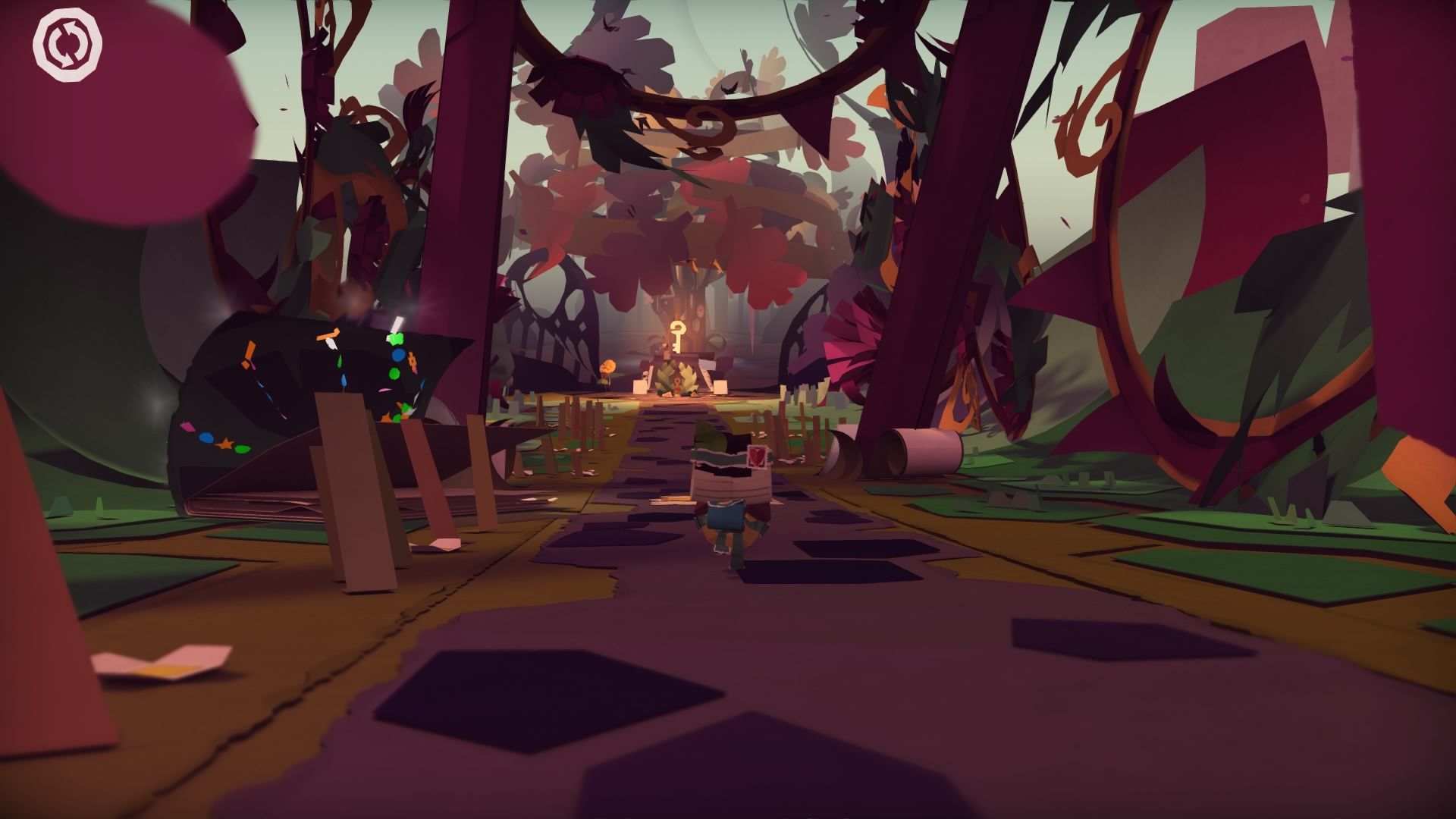Viewport: 1456px width, 819px height.
Task: Click the yellow star sticker on the book page
Action: [x=226, y=444]
